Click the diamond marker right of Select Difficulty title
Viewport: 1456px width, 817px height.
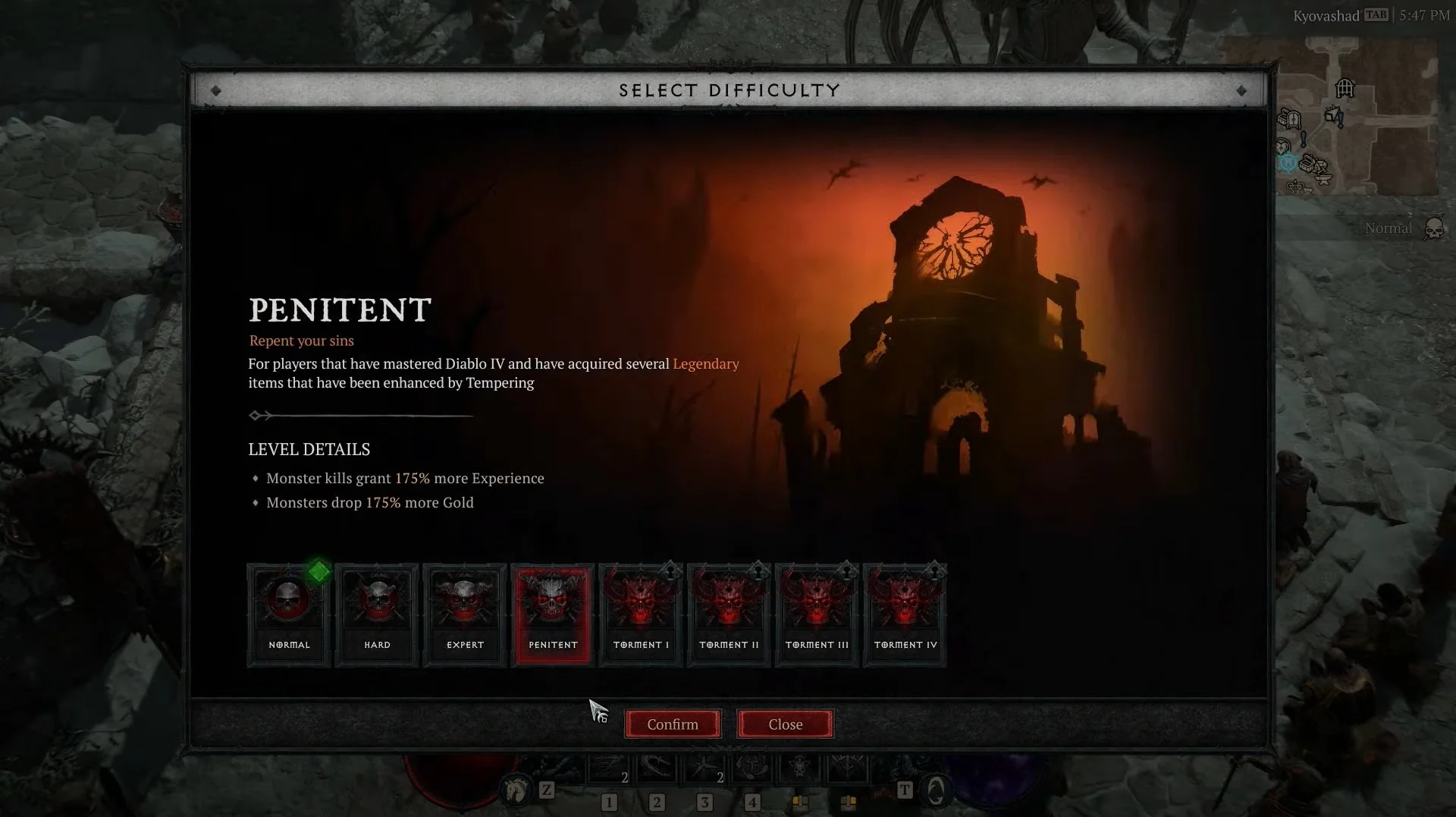click(1242, 90)
